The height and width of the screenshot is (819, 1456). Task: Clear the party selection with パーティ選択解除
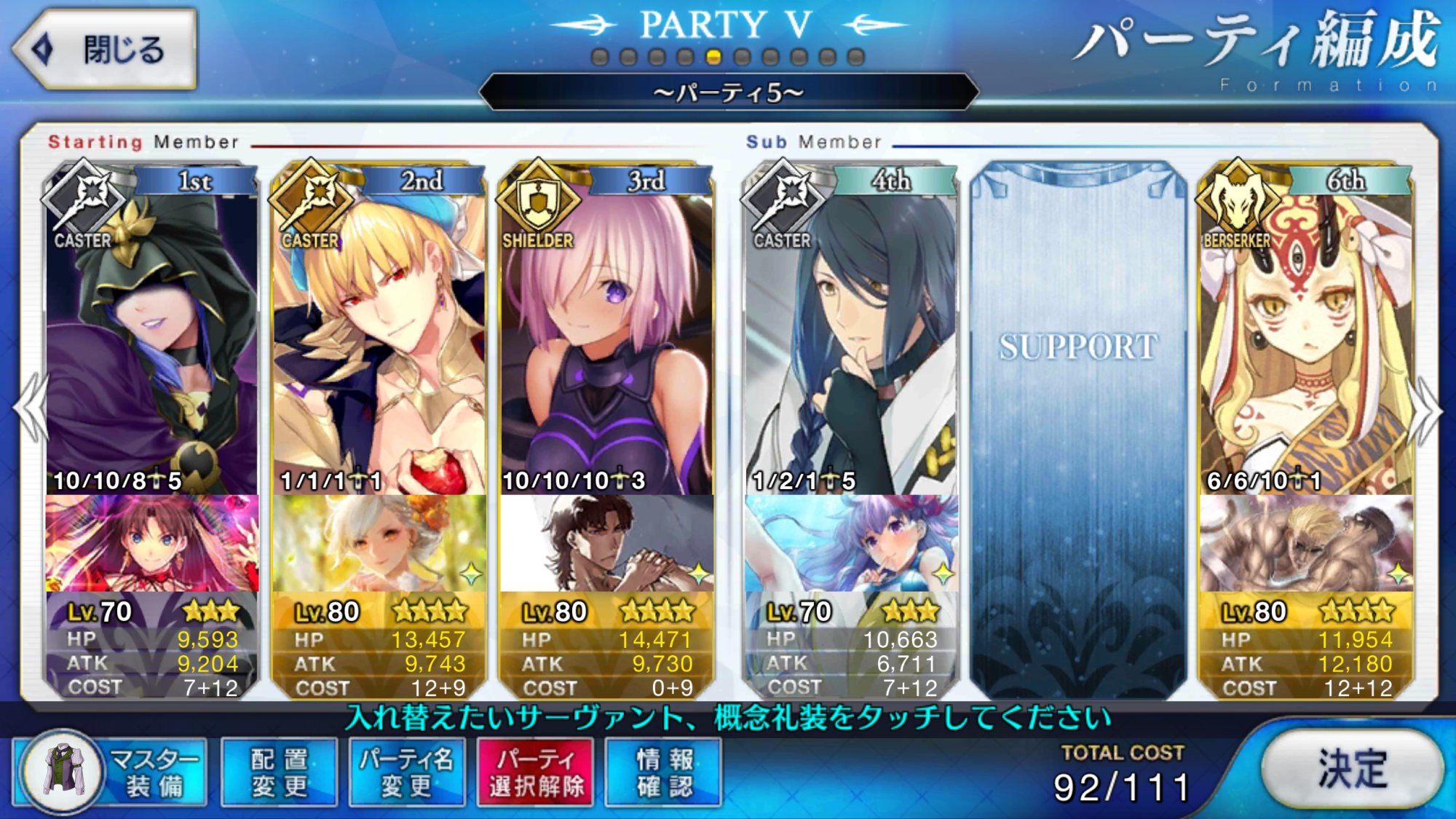[x=535, y=772]
